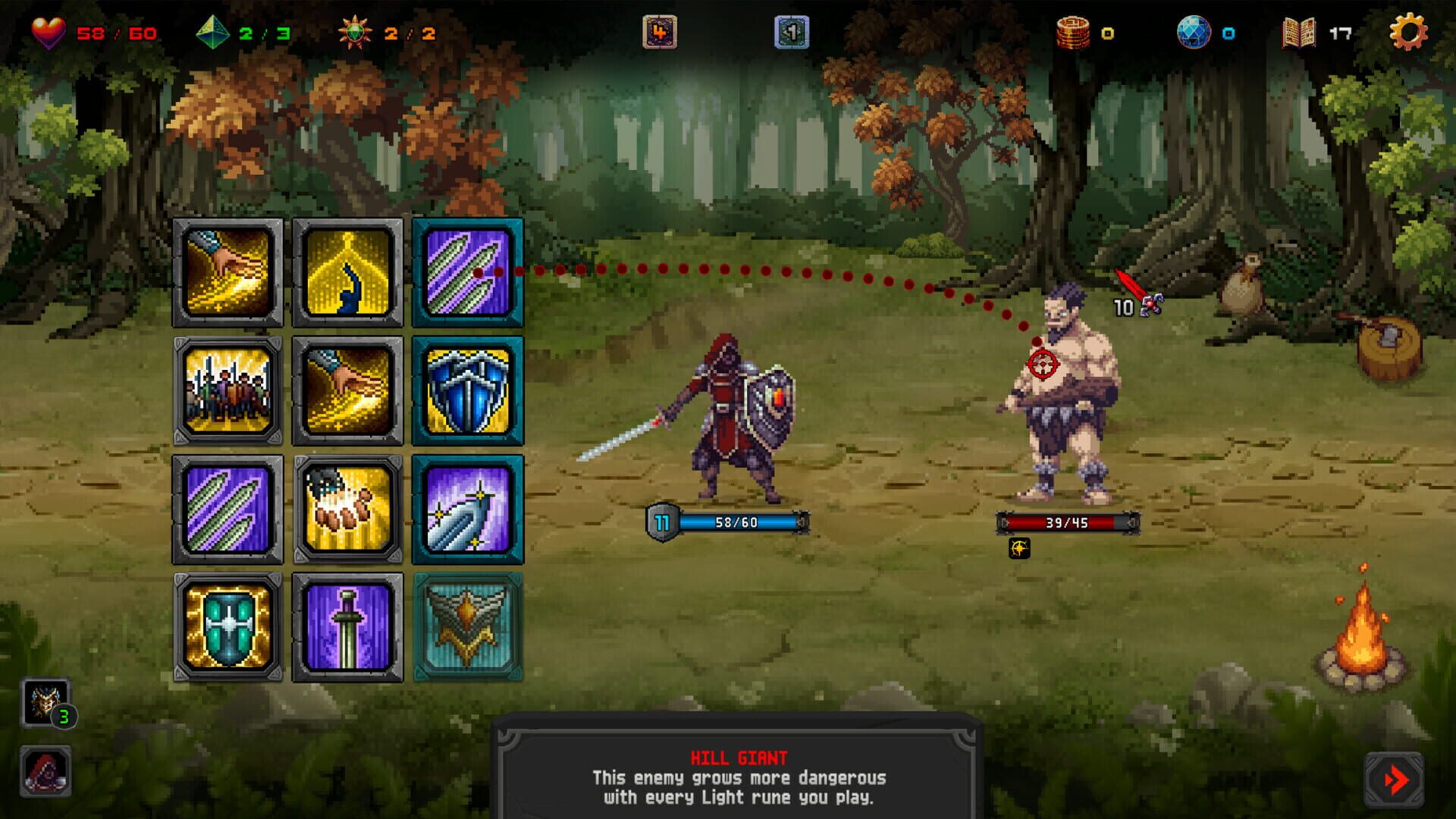Click the twin green blades rune being aimed
The image size is (1456, 819).
pos(468,273)
